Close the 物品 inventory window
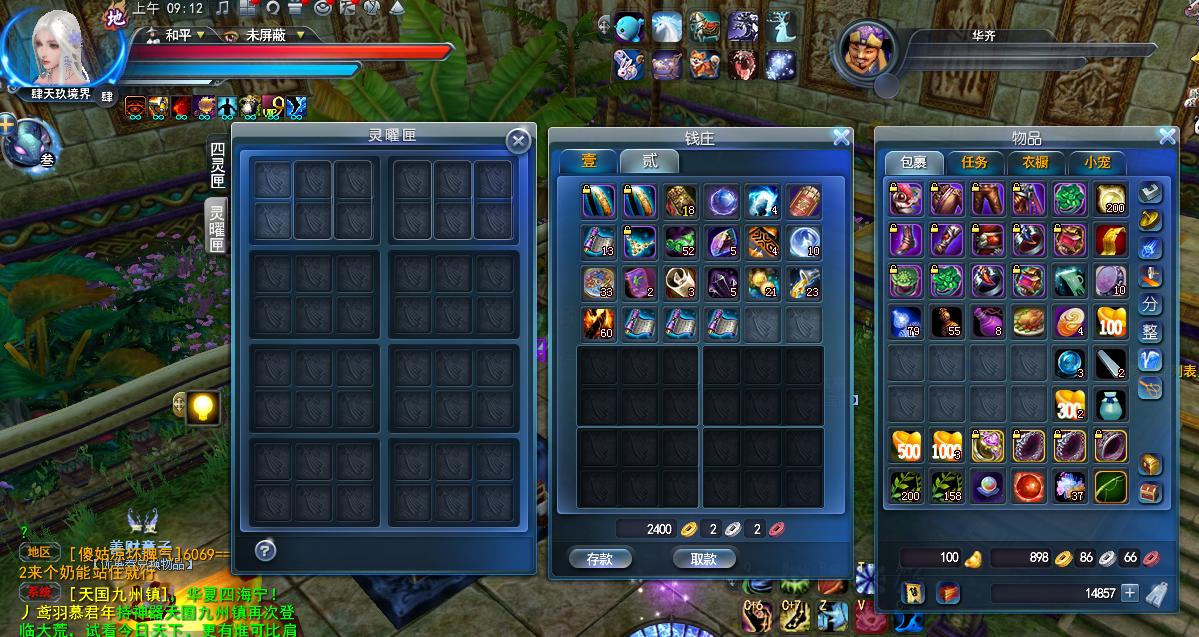The image size is (1199, 637). click(x=1167, y=137)
